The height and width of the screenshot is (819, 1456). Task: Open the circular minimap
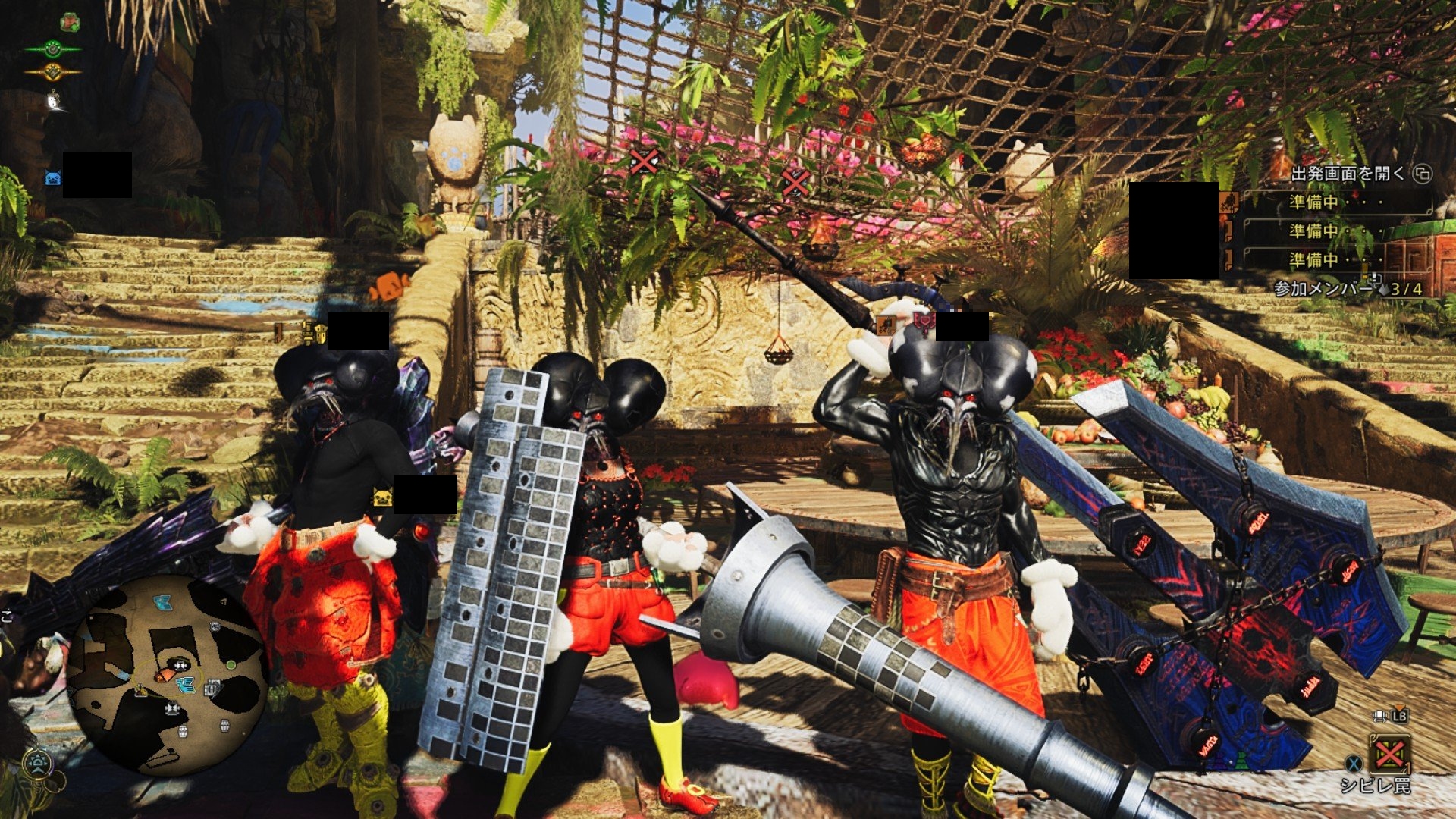pyautogui.click(x=167, y=675)
